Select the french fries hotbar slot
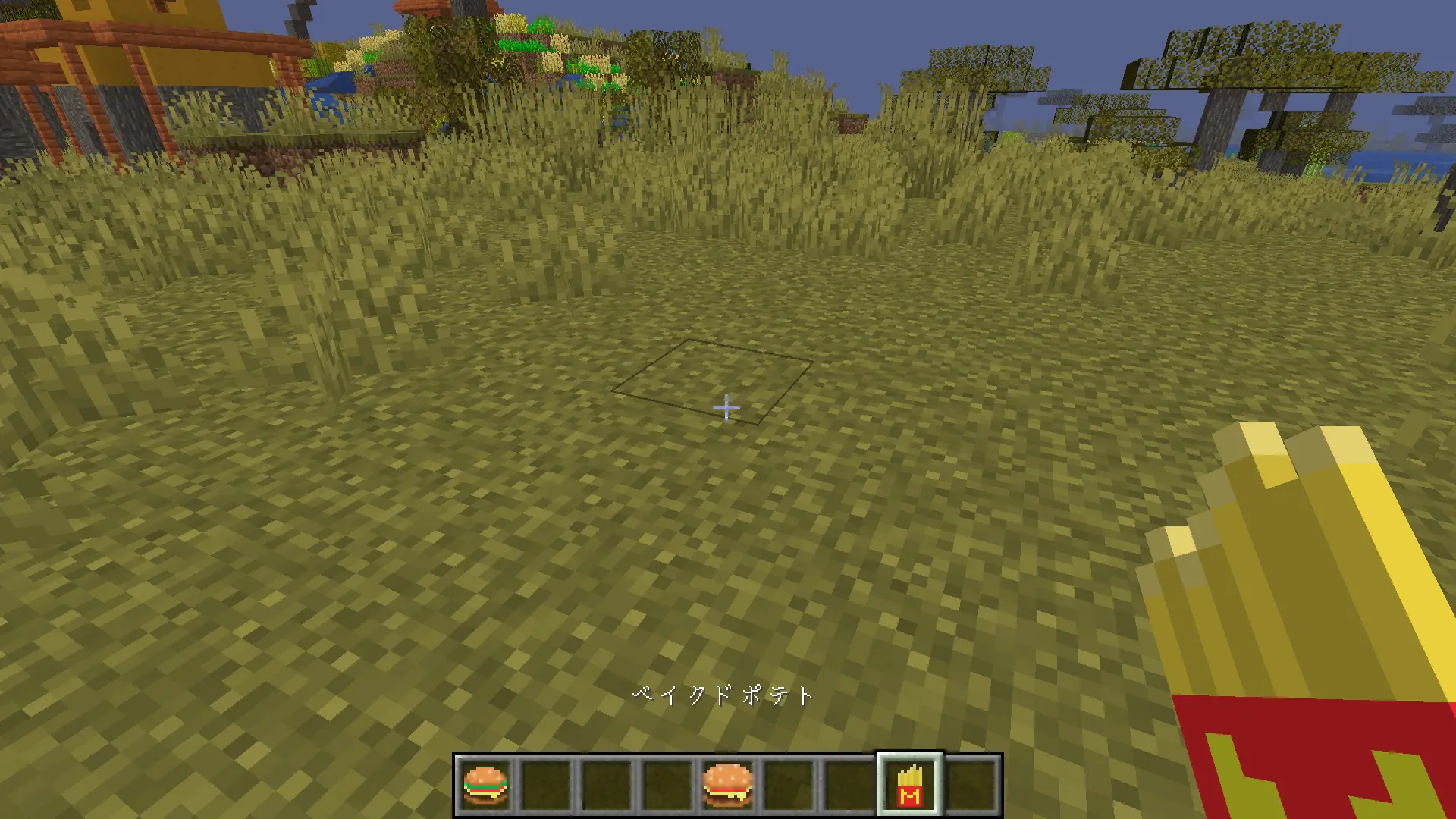 (x=910, y=785)
